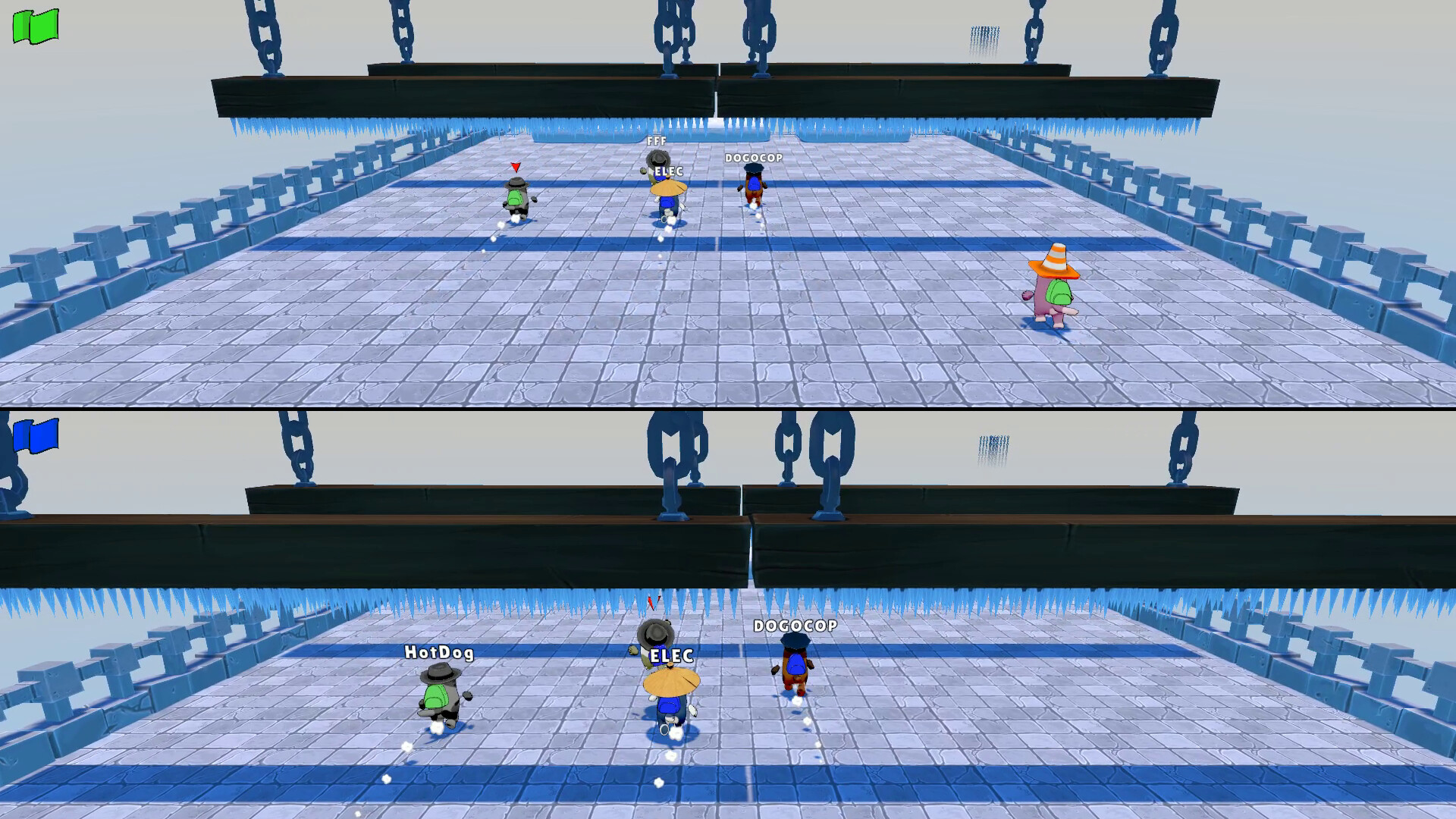Click the DOGOCOP name tag in top view
This screenshot has height=819, width=1456.
tap(755, 158)
